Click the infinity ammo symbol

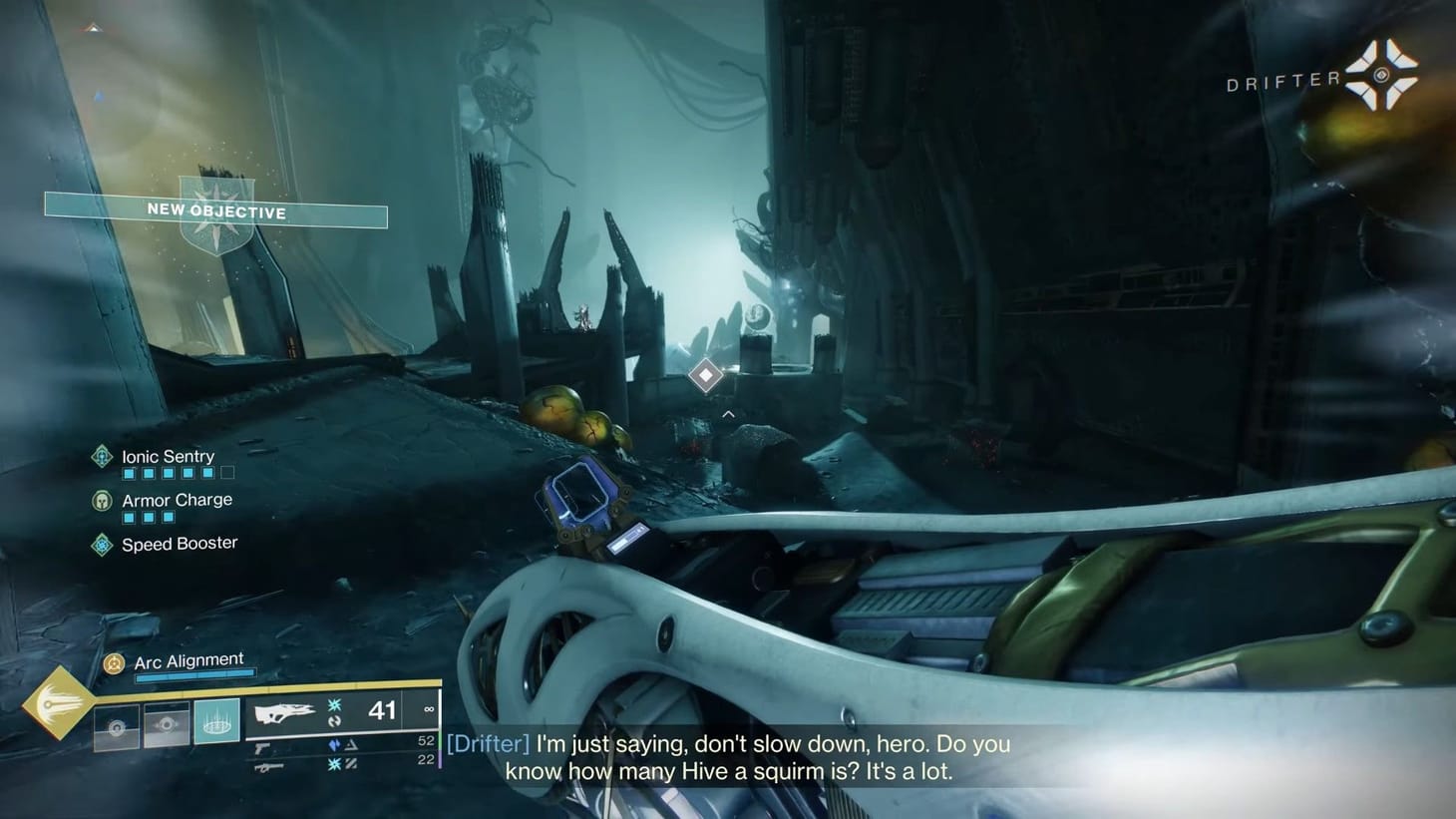(428, 710)
